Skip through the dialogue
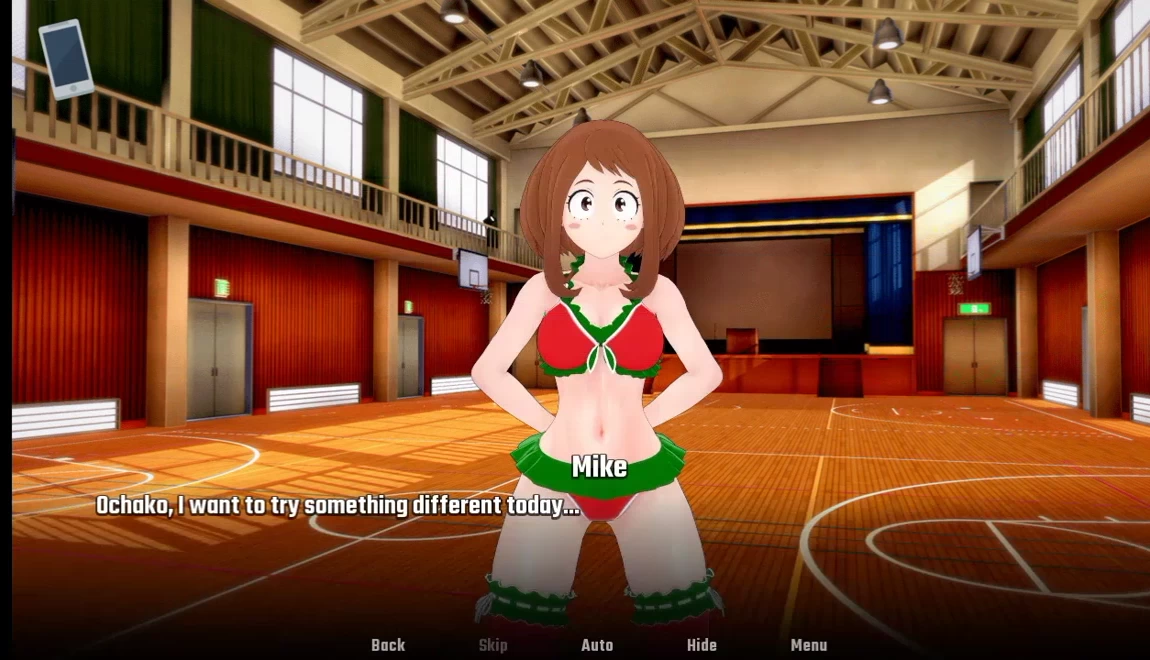This screenshot has height=660, width=1150. click(493, 645)
